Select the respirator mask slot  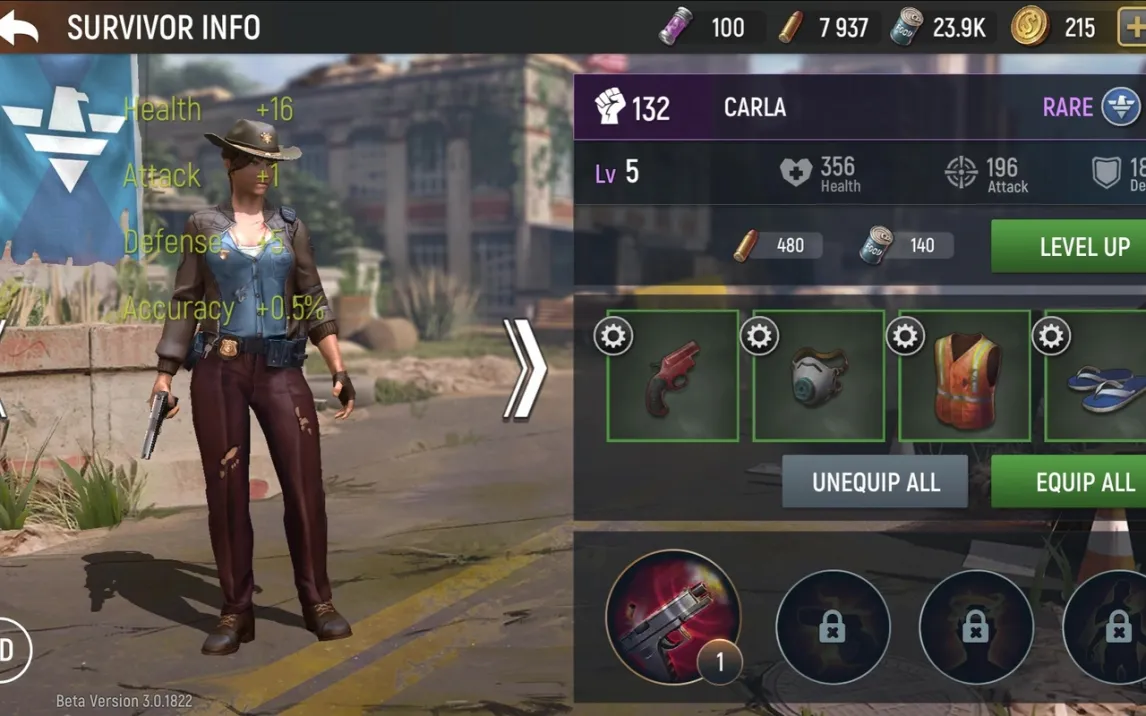pyautogui.click(x=819, y=380)
